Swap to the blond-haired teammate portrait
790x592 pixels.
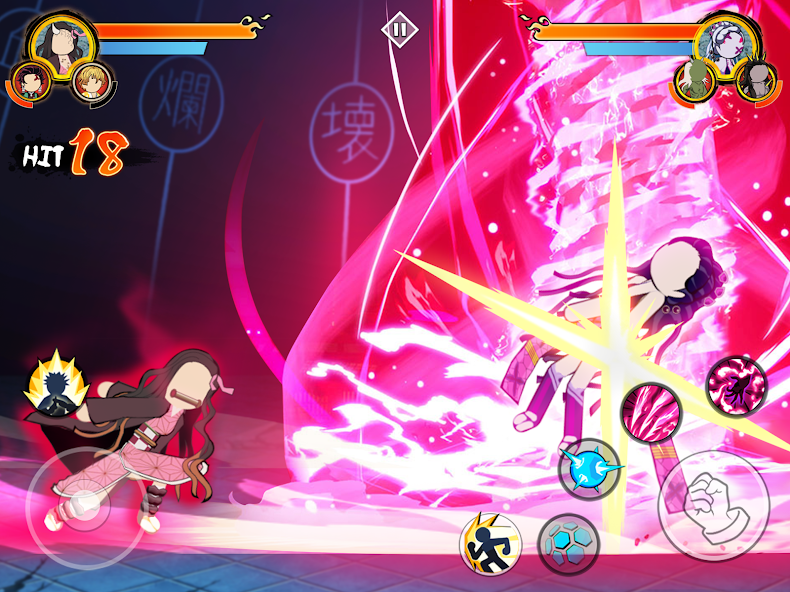(x=89, y=82)
